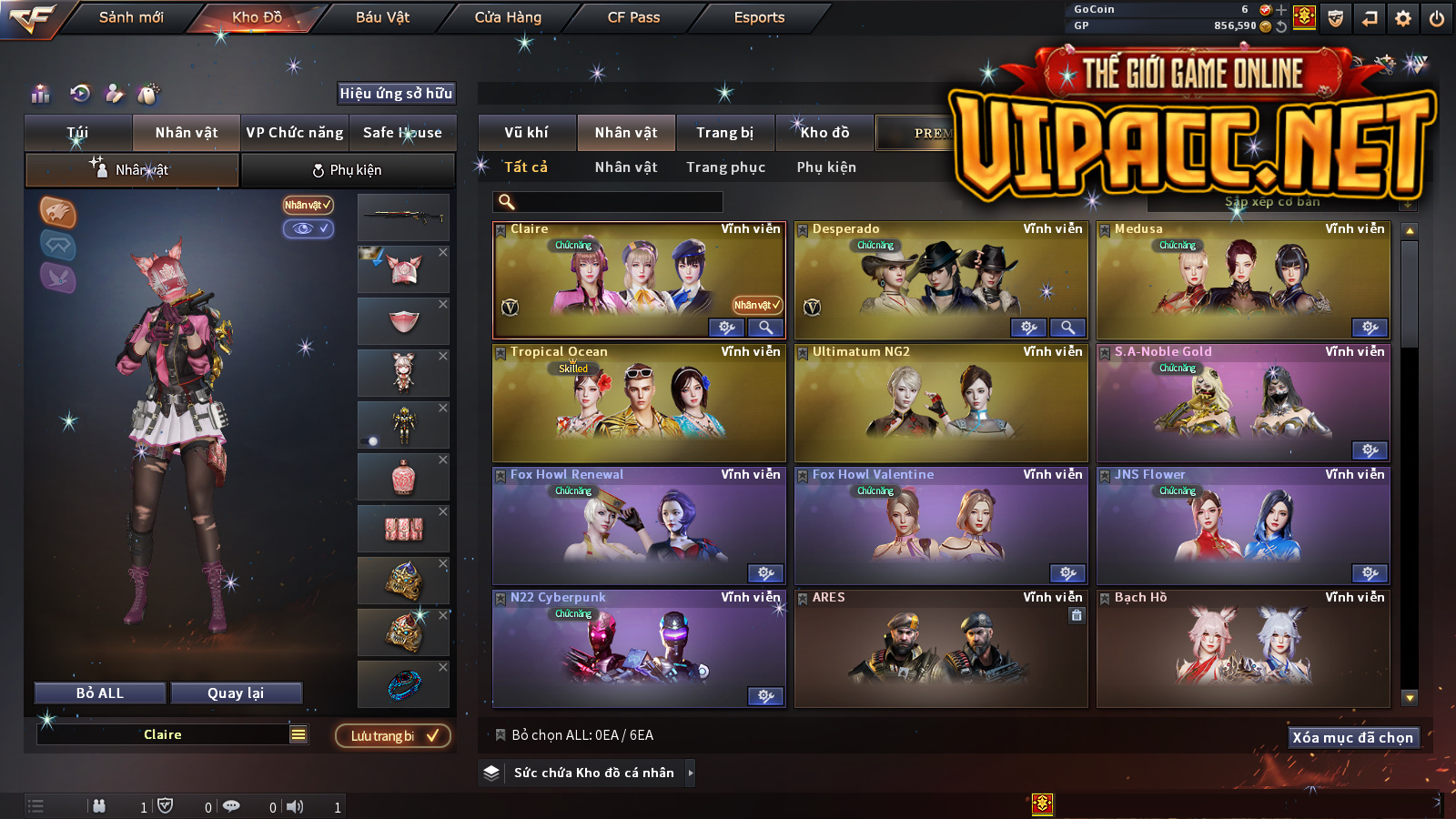Click the Quay lại button
Viewport: 1456px width, 819px height.
pyautogui.click(x=236, y=693)
